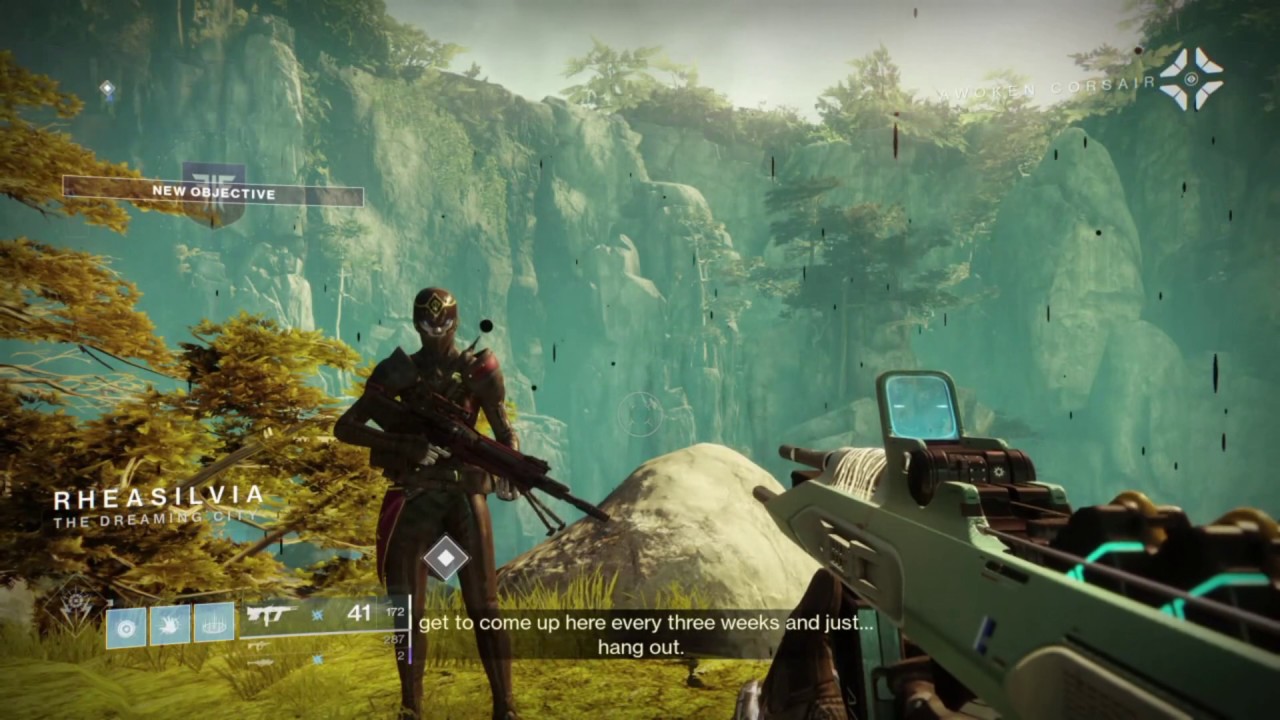Select the super ability diamond icon
1280x720 pixels.
click(76, 604)
